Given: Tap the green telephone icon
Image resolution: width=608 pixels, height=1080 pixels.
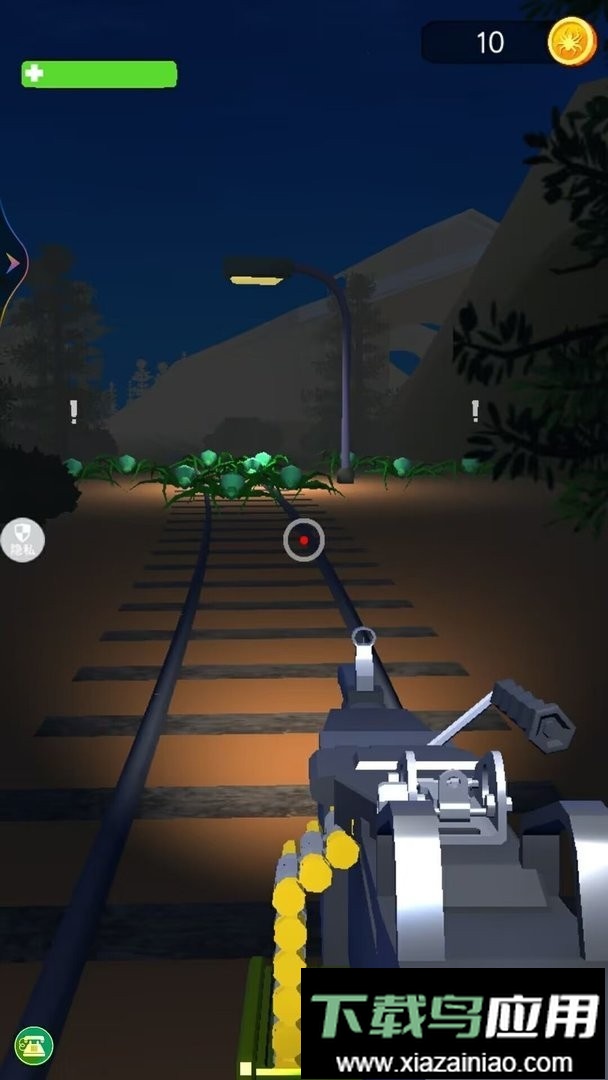Looking at the screenshot, I should [x=33, y=1046].
